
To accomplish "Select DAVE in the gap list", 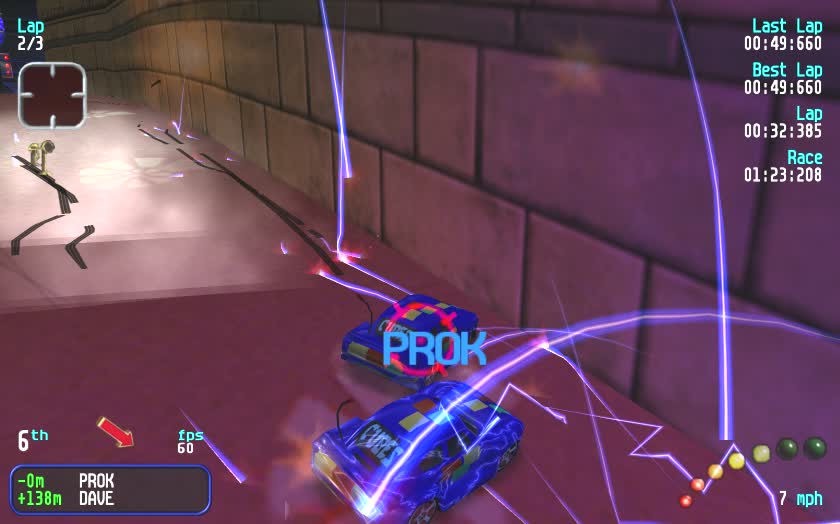I will pyautogui.click(x=97, y=498).
